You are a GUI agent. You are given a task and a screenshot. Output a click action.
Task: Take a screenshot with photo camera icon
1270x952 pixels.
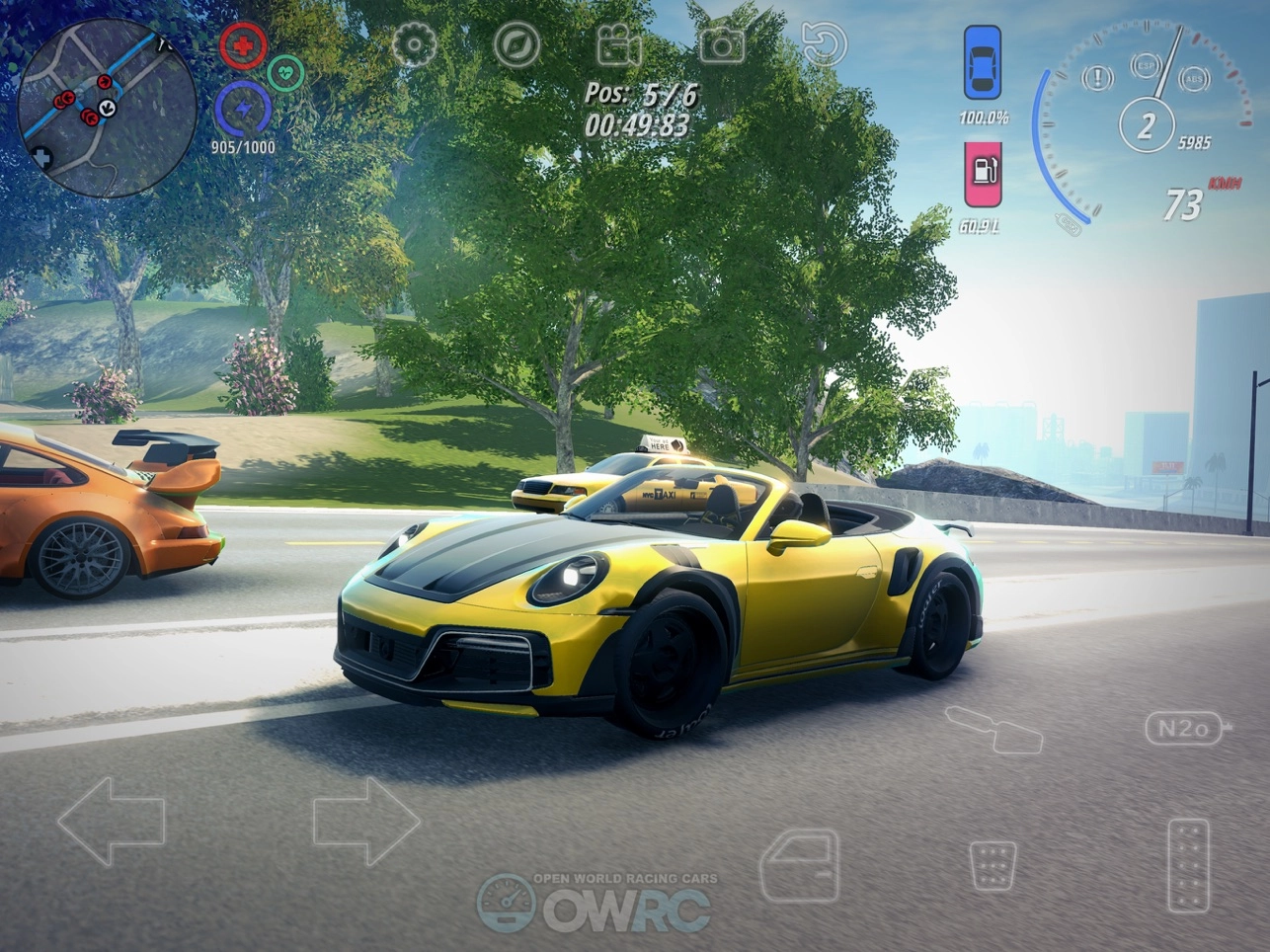(x=722, y=44)
